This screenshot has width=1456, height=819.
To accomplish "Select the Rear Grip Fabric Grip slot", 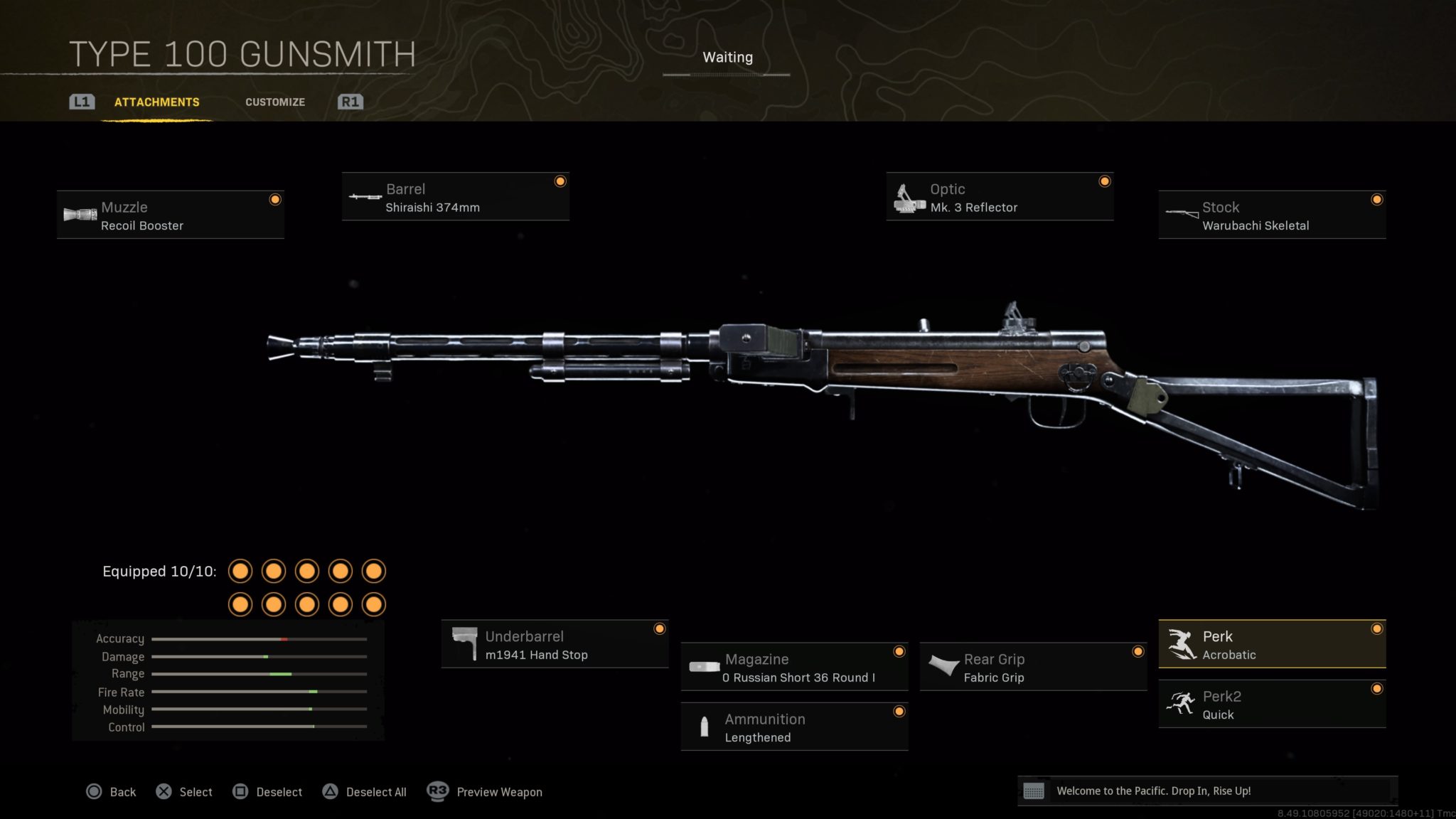I will click(x=1033, y=668).
